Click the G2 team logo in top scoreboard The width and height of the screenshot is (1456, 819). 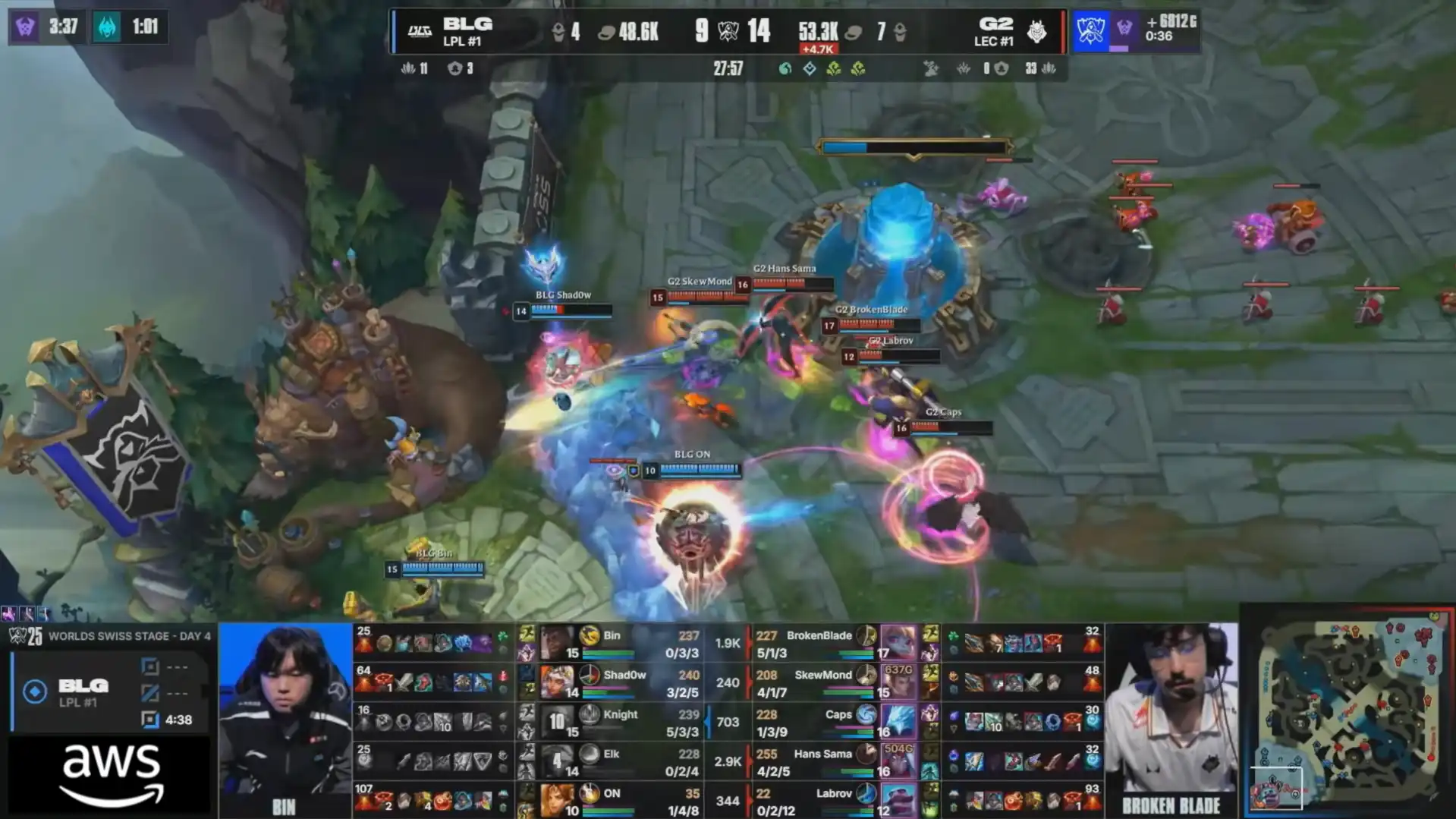pyautogui.click(x=1036, y=31)
